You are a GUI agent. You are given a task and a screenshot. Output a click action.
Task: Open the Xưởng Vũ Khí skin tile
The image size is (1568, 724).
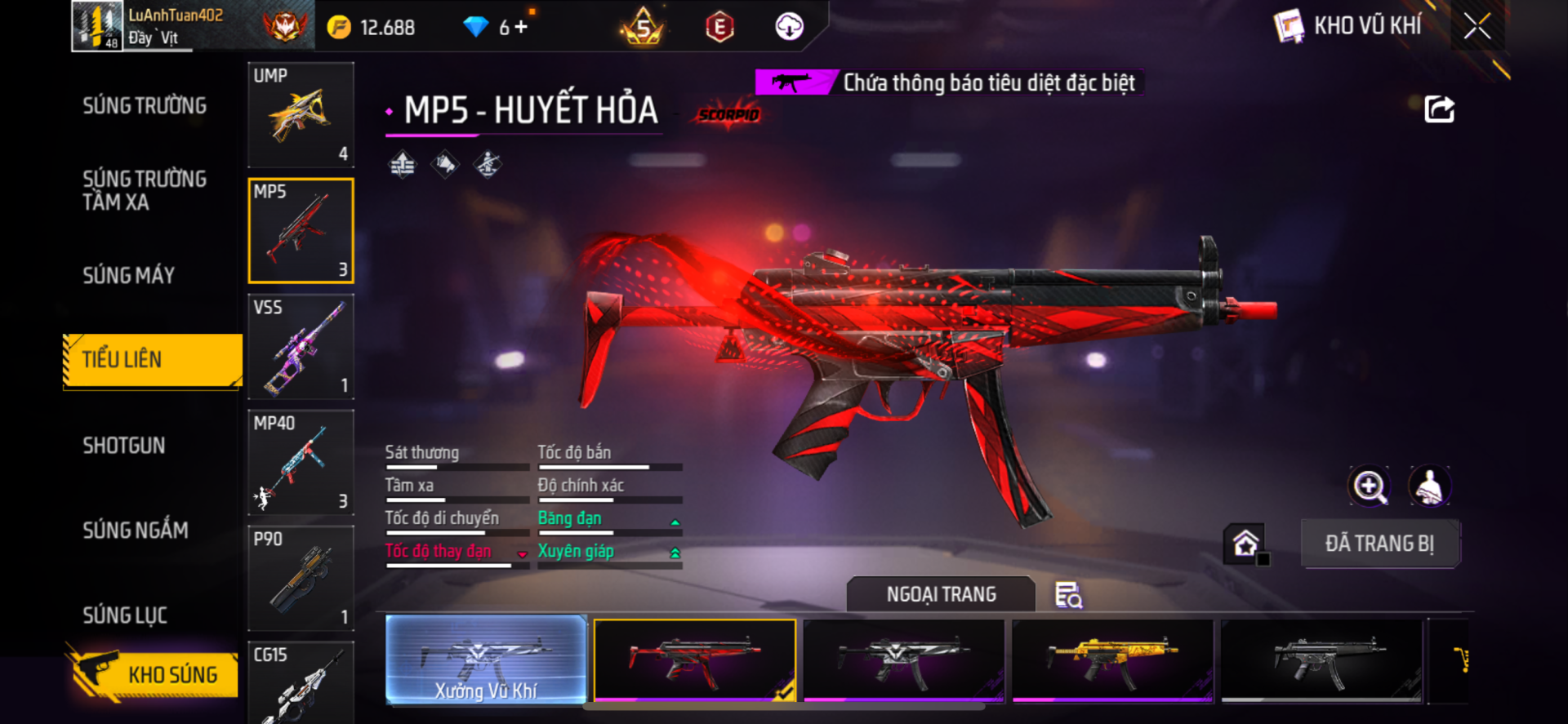coord(486,660)
